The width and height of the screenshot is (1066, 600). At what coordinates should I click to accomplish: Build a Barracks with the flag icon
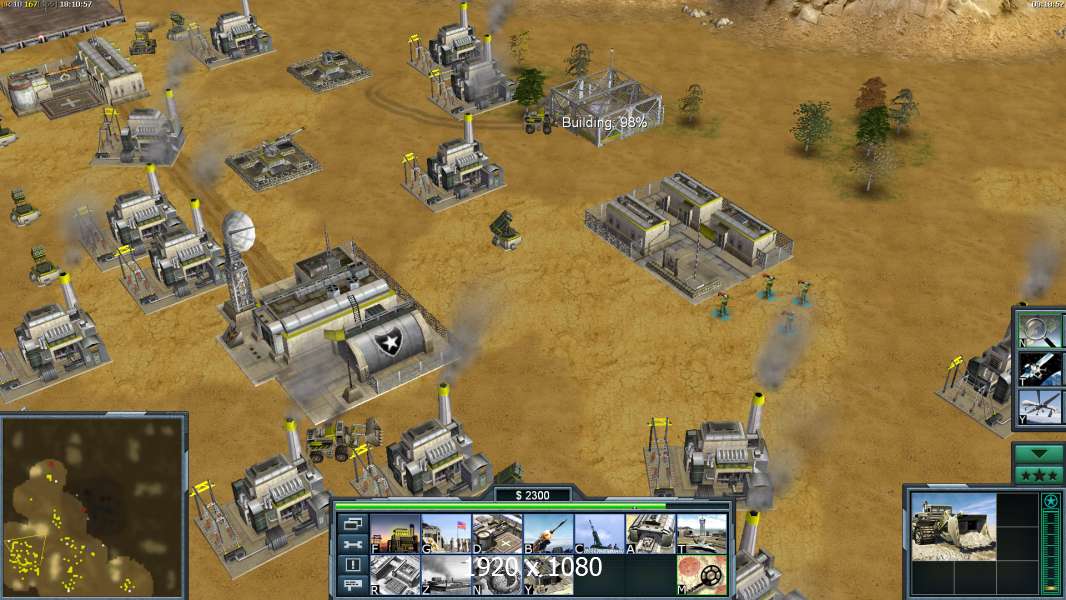(445, 534)
